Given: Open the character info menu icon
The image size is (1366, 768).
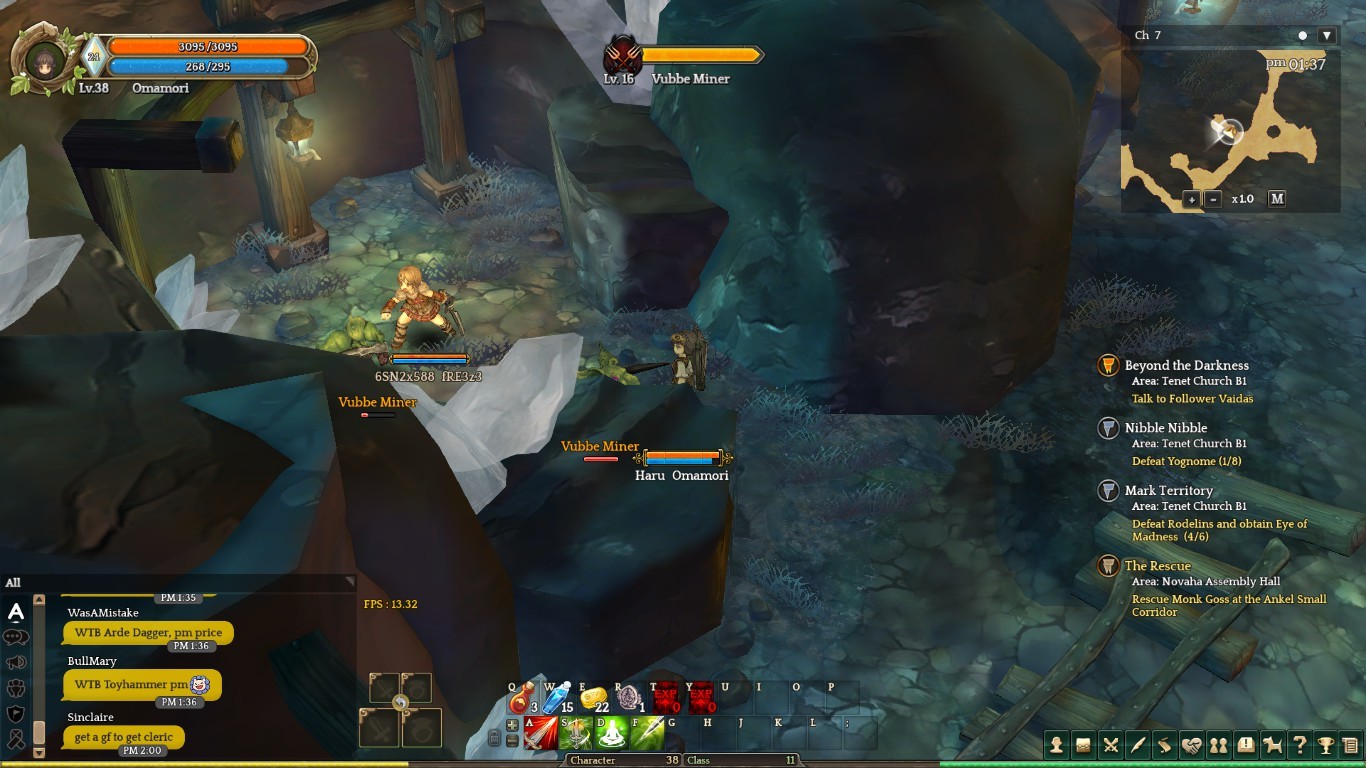Looking at the screenshot, I should coord(1056,745).
